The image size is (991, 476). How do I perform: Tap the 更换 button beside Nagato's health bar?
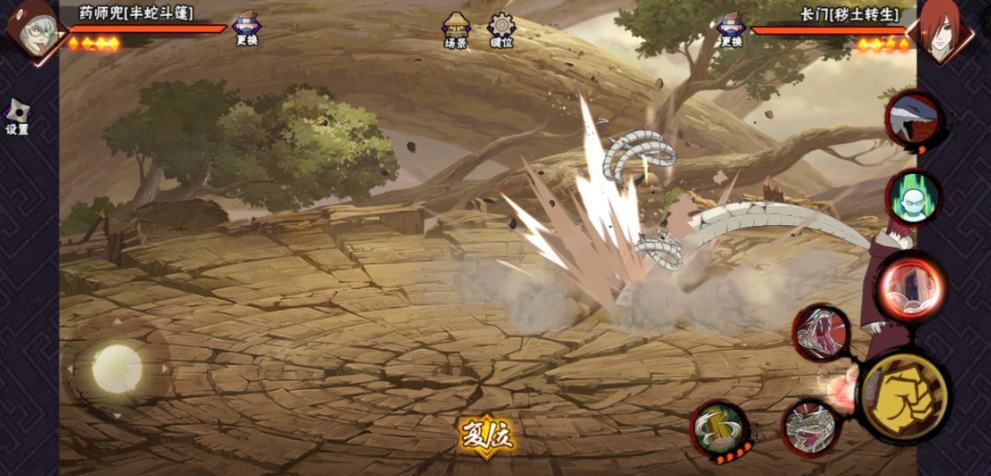tap(731, 29)
